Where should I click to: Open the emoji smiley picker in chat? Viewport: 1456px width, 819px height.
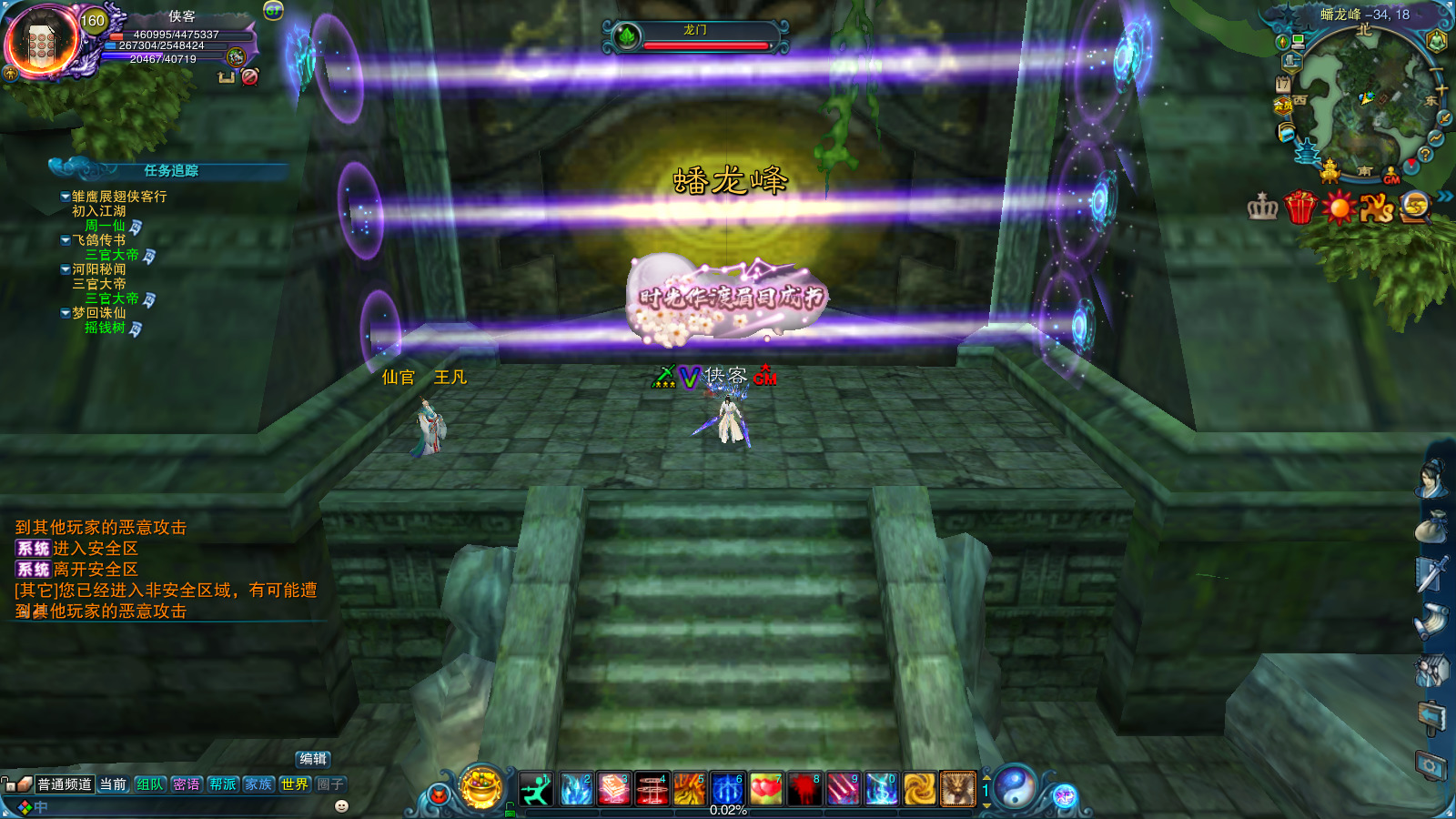[341, 806]
